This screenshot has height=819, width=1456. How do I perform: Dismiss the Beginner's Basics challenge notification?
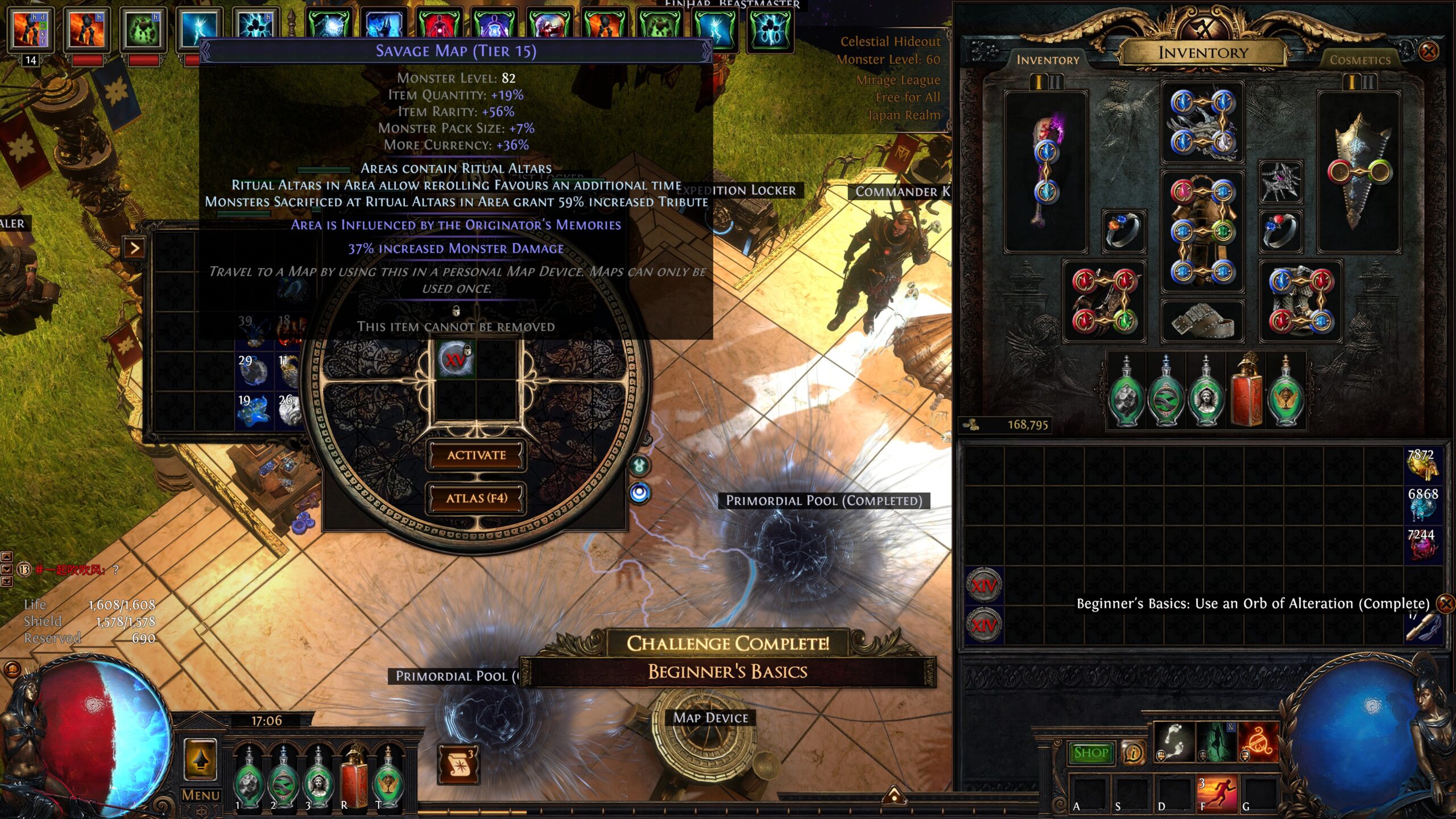point(1445,603)
